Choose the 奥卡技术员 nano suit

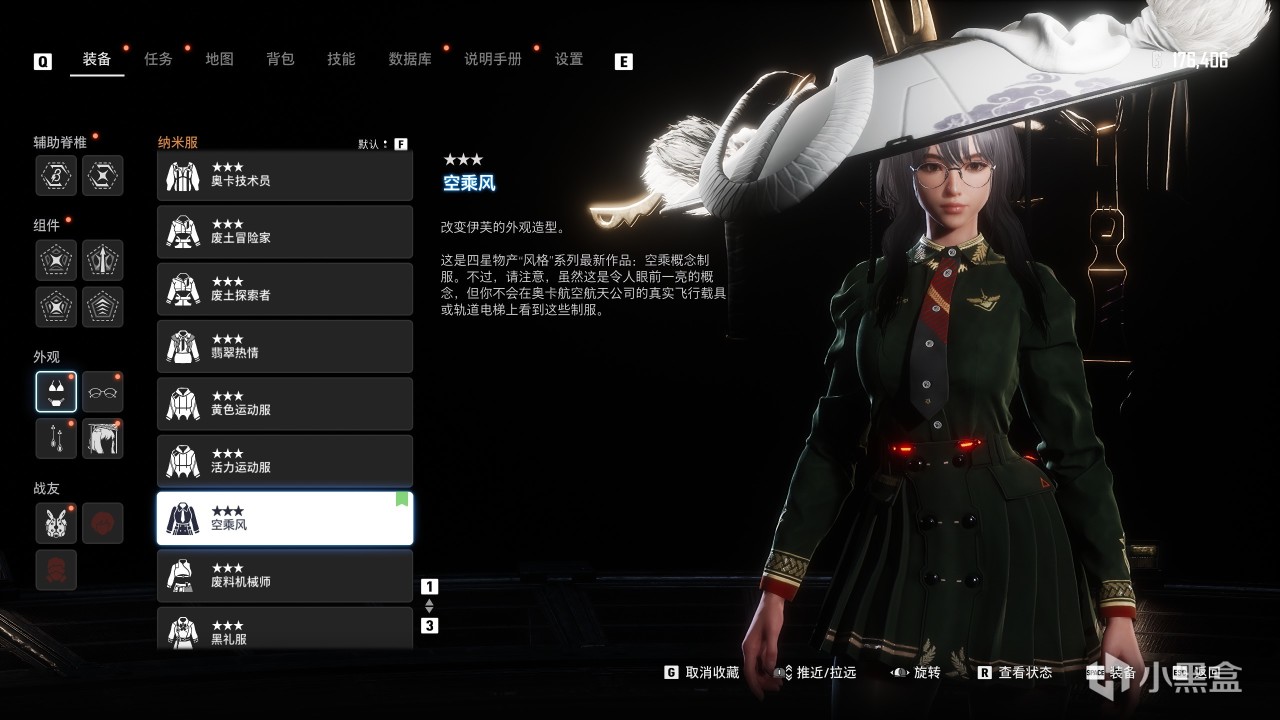pos(285,176)
